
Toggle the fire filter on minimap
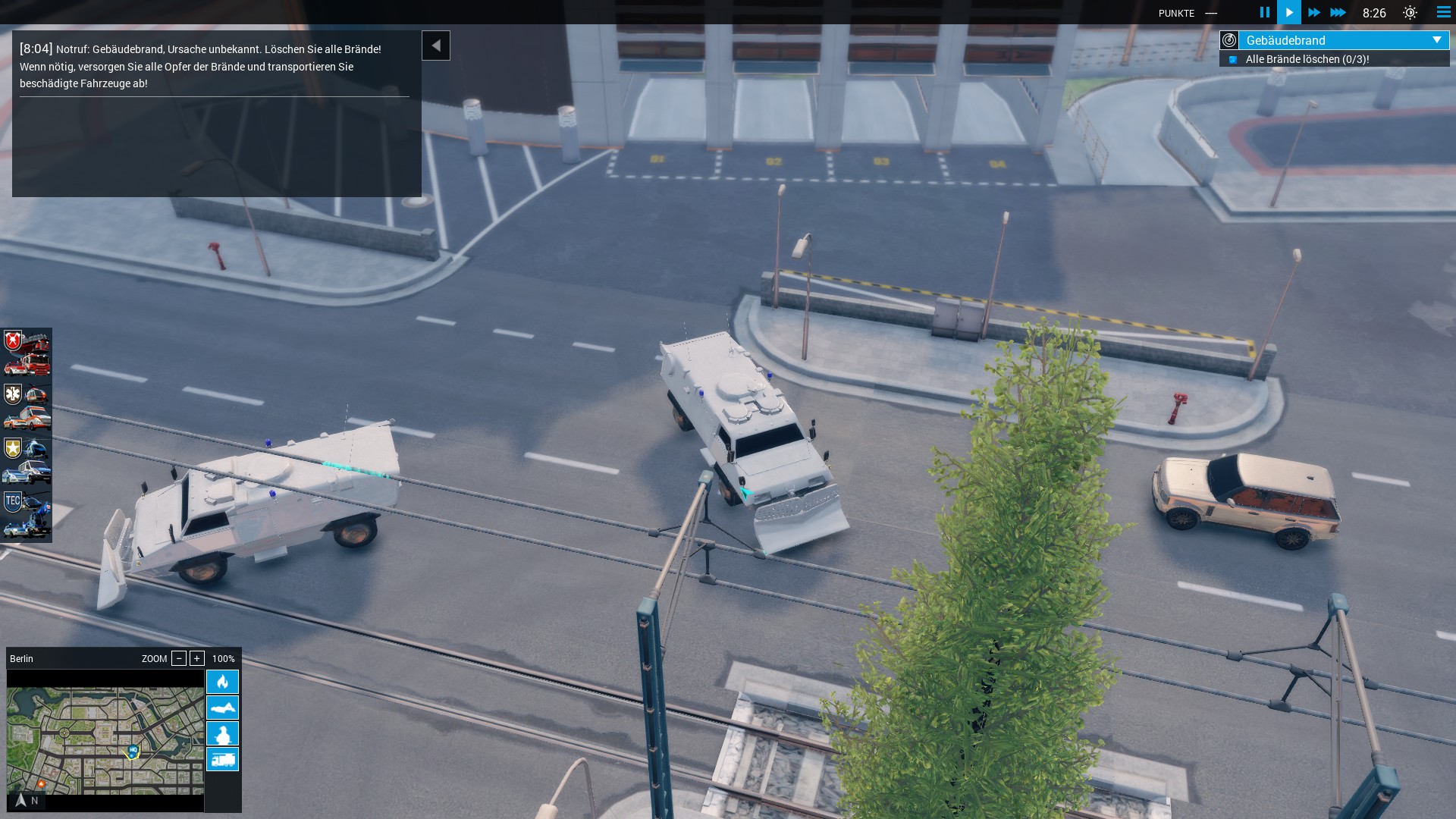[x=222, y=682]
